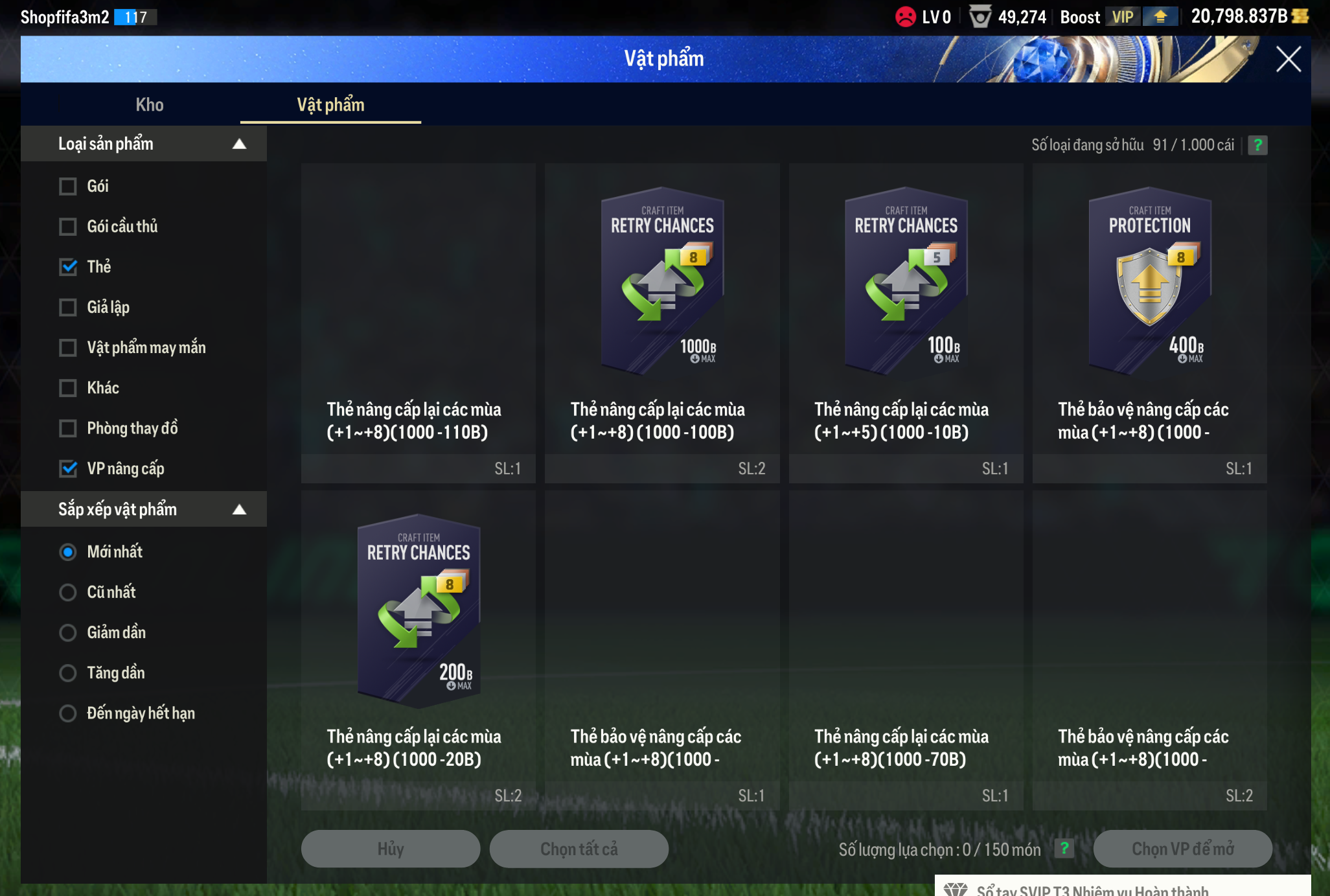Collapse the Sắp xếp vật phẩm section

239,509
